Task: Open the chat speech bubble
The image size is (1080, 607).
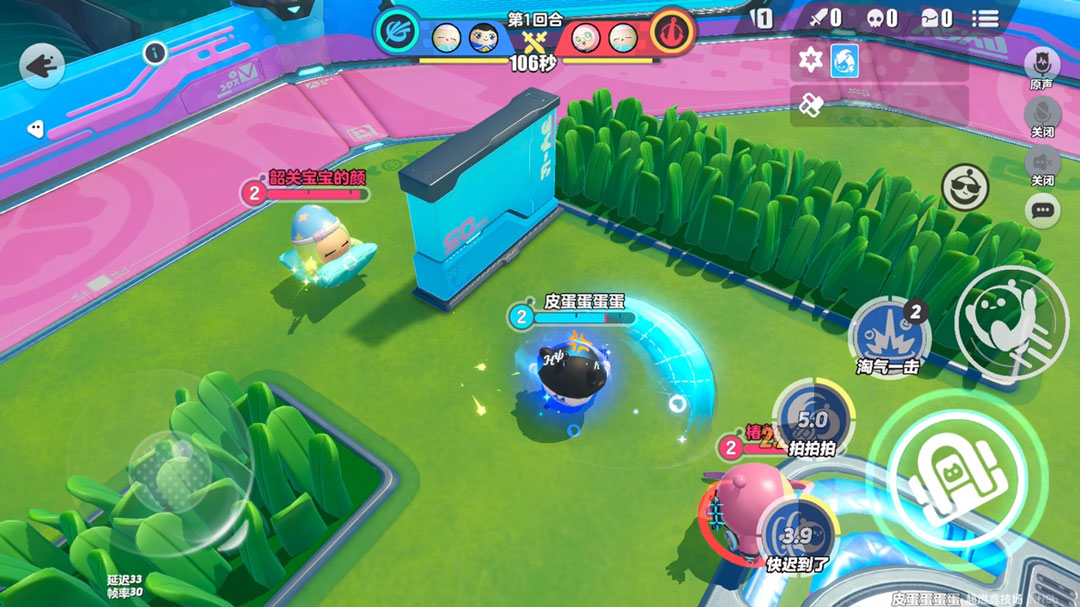Action: [1043, 210]
